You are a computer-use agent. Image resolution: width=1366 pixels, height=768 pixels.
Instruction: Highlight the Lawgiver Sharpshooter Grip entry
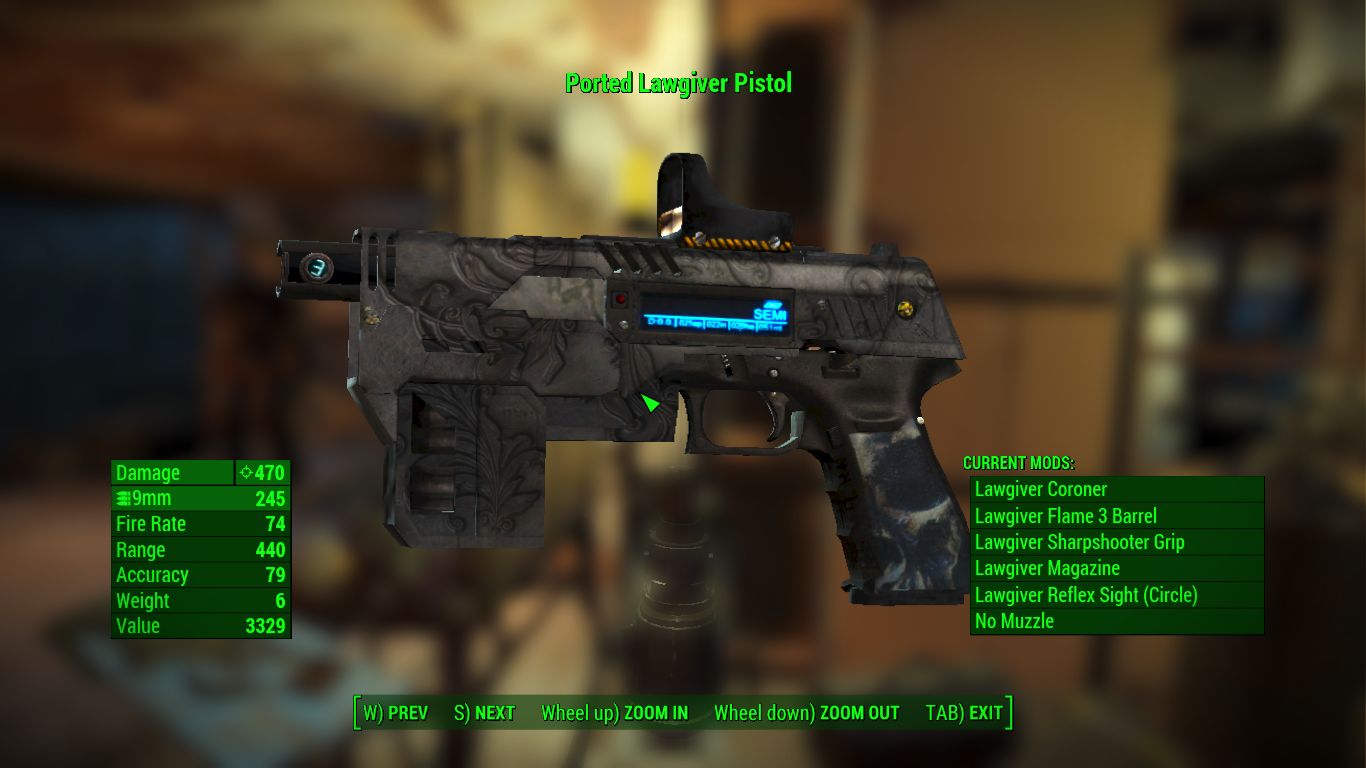(1116, 542)
